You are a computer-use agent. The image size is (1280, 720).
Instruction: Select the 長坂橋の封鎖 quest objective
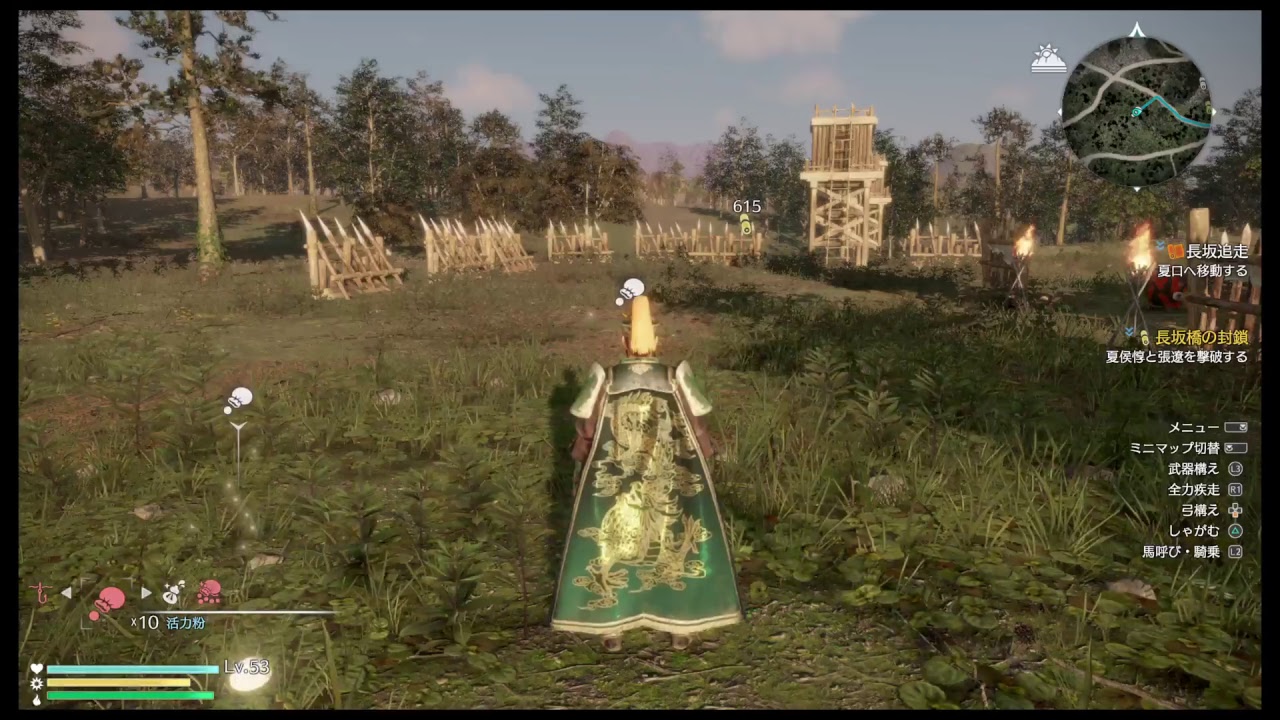tap(1200, 338)
